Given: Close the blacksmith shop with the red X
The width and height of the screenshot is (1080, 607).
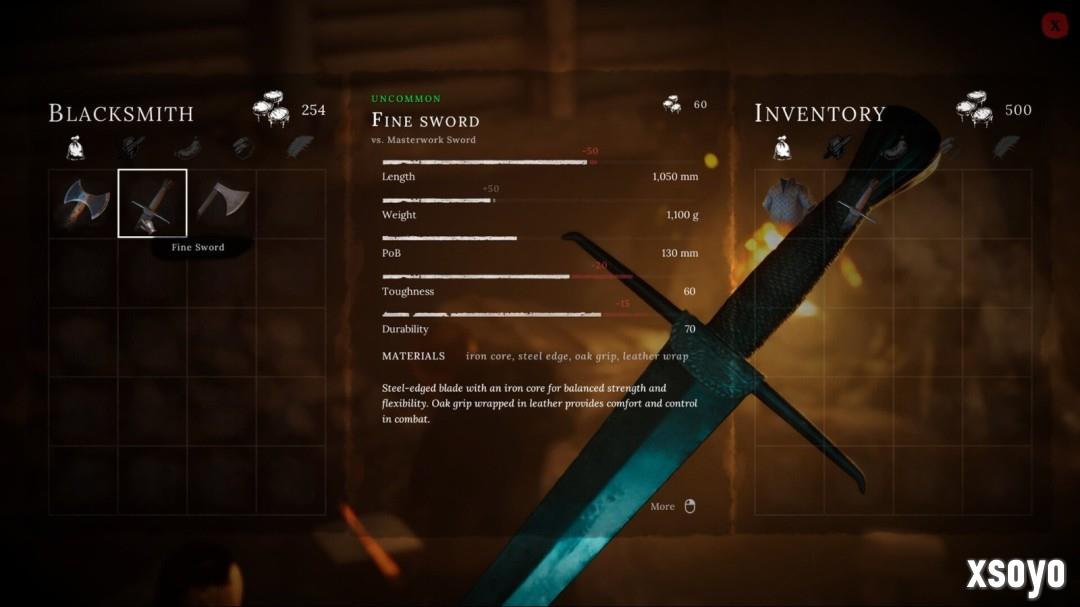Looking at the screenshot, I should pyautogui.click(x=1054, y=25).
